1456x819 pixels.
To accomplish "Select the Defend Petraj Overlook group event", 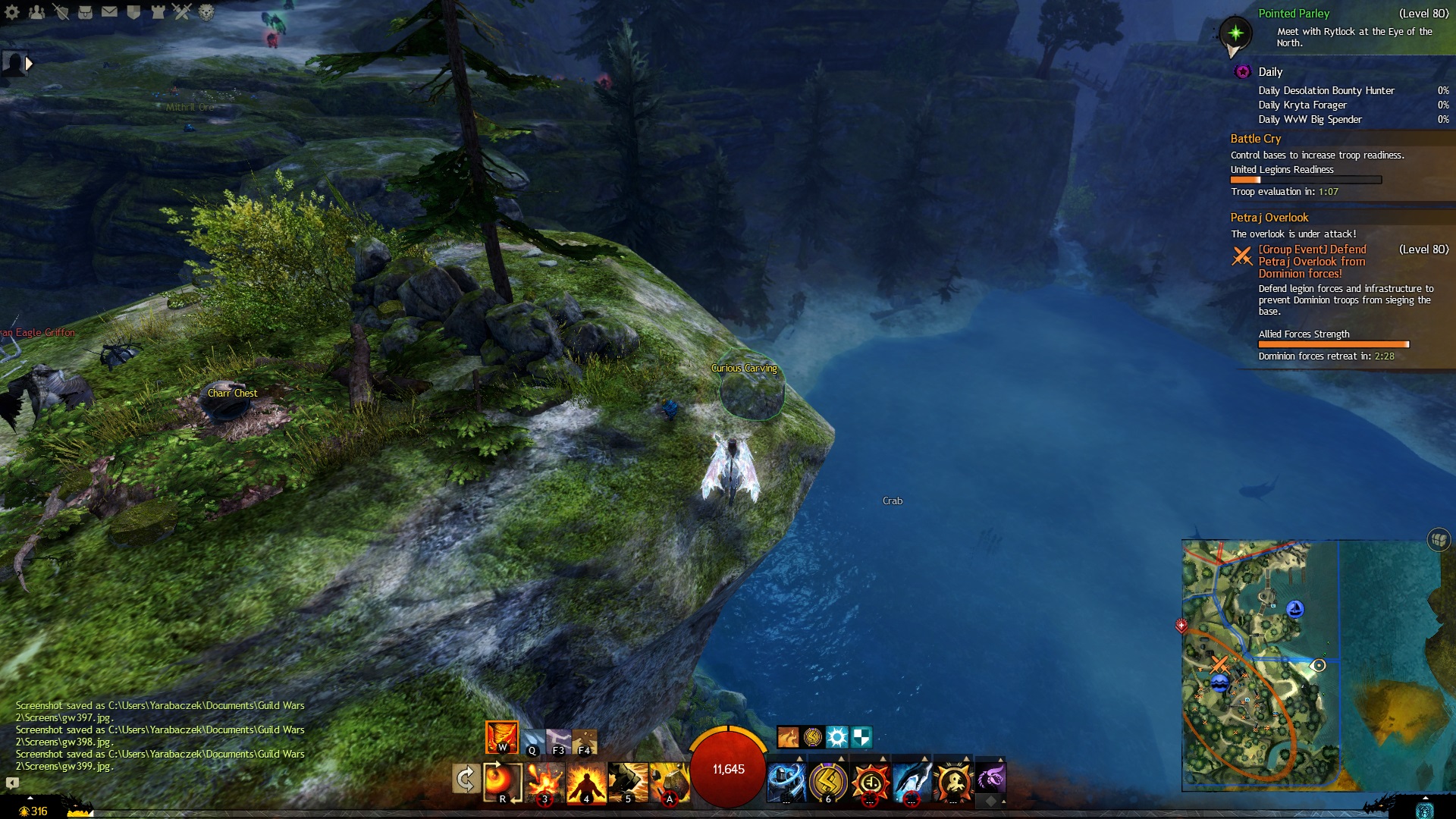I will coord(1312,261).
